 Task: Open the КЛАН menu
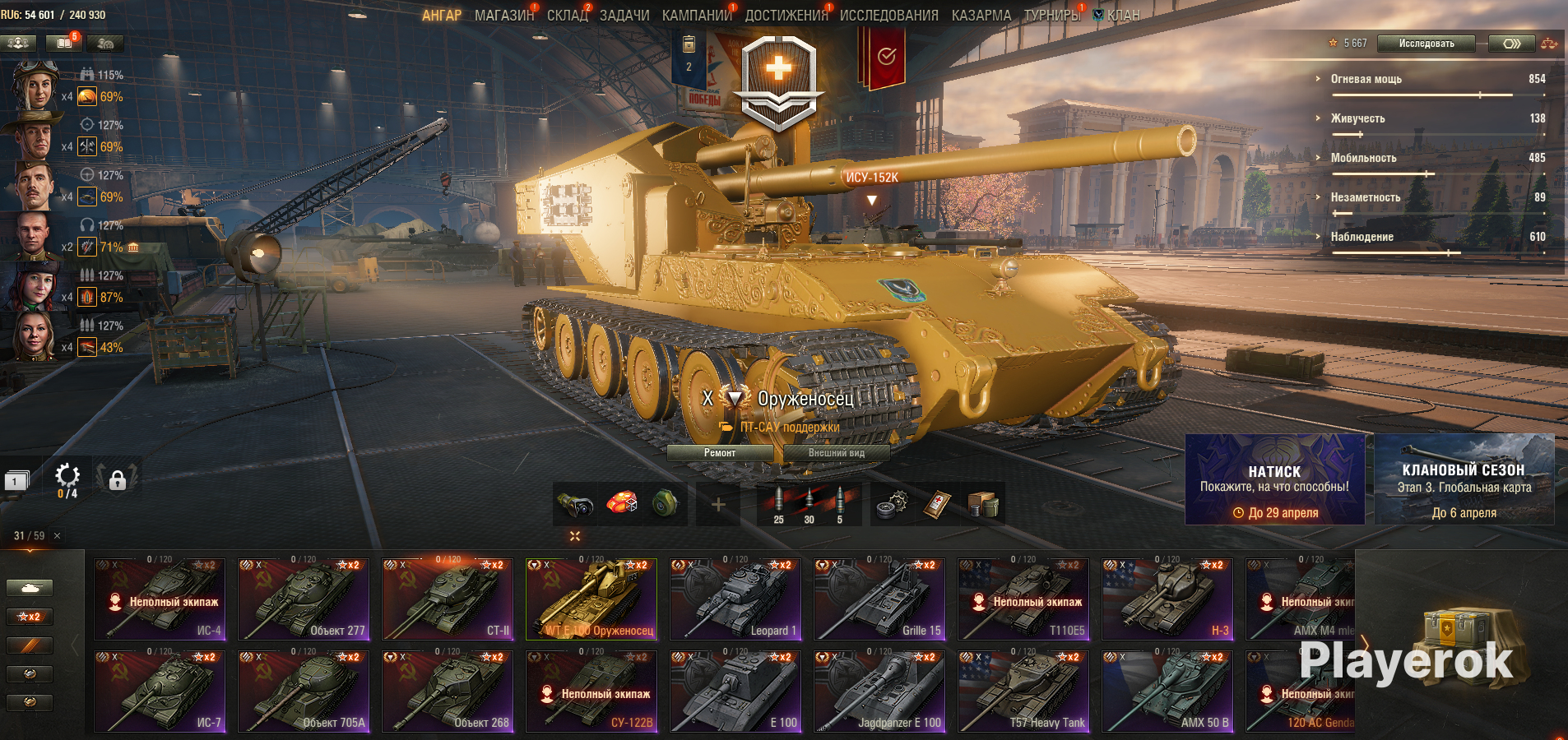point(1122,16)
